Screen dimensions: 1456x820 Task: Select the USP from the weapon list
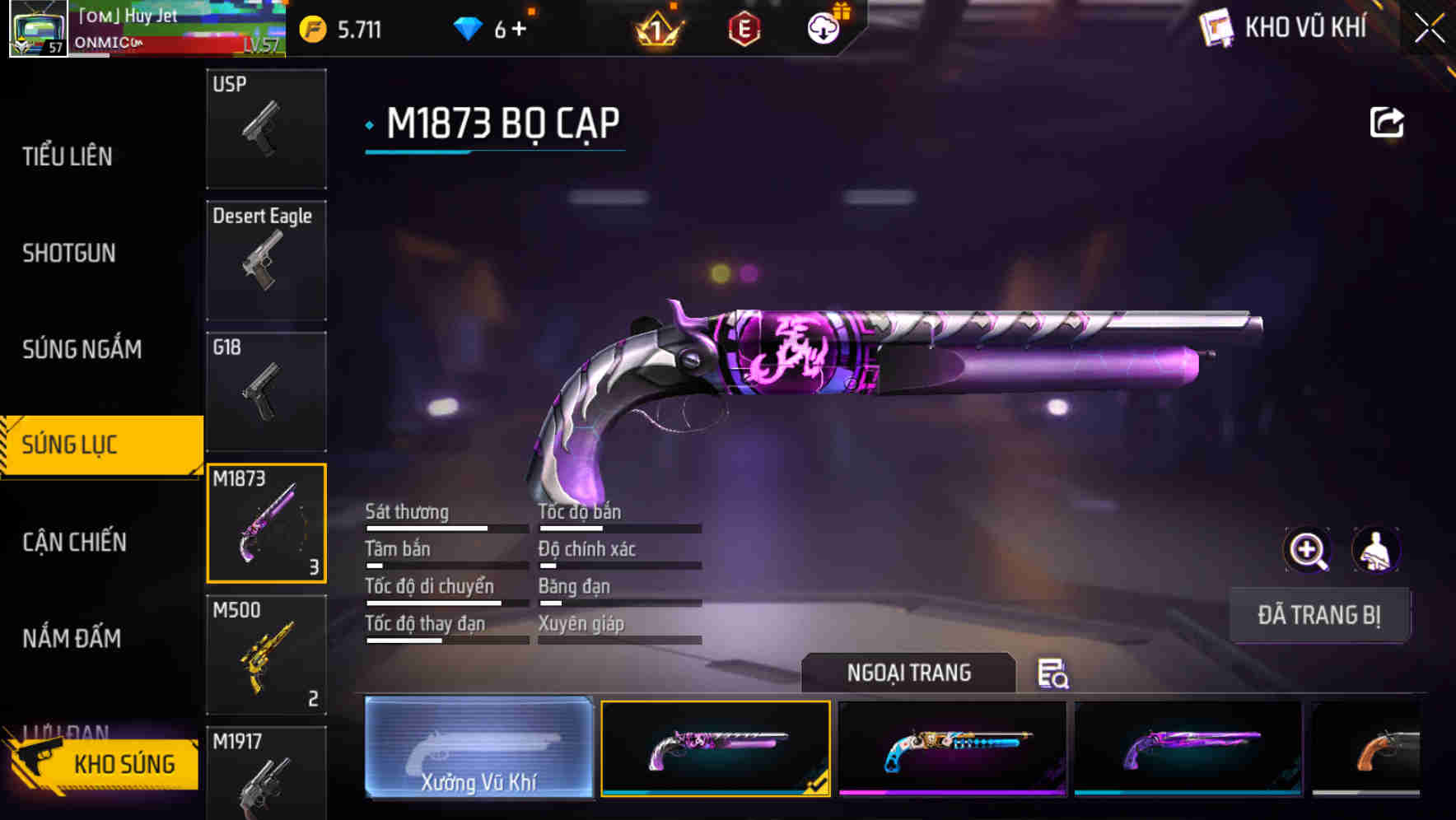pyautogui.click(x=265, y=128)
